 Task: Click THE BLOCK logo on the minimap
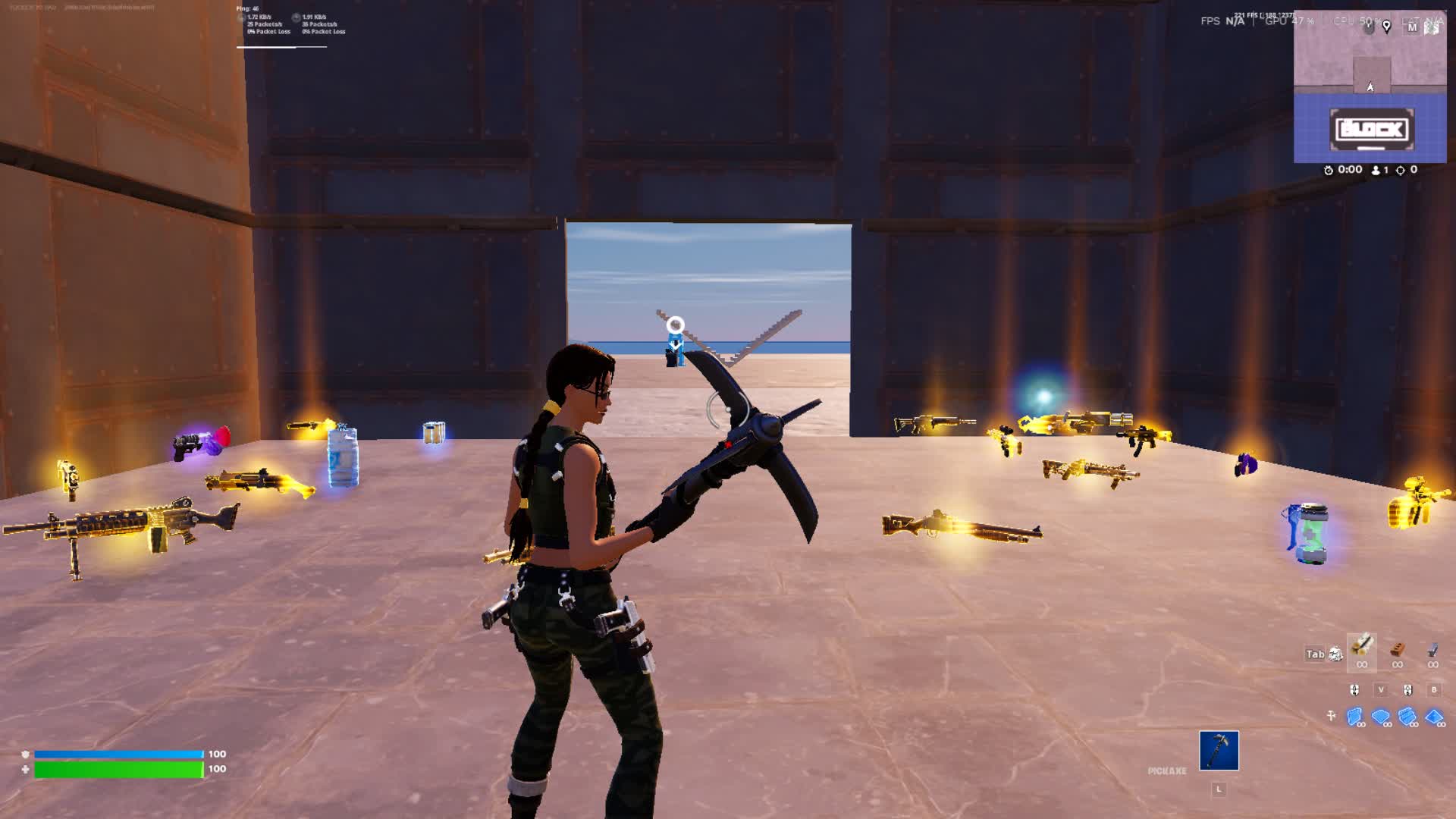pyautogui.click(x=1372, y=128)
